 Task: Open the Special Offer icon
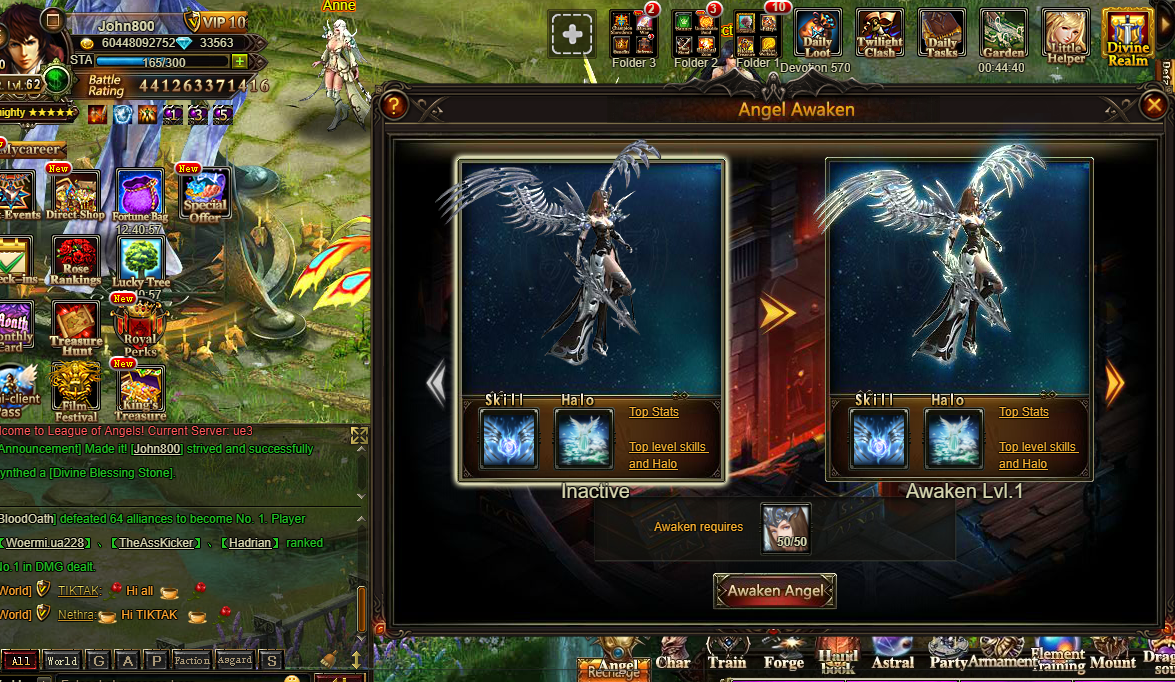tap(204, 194)
